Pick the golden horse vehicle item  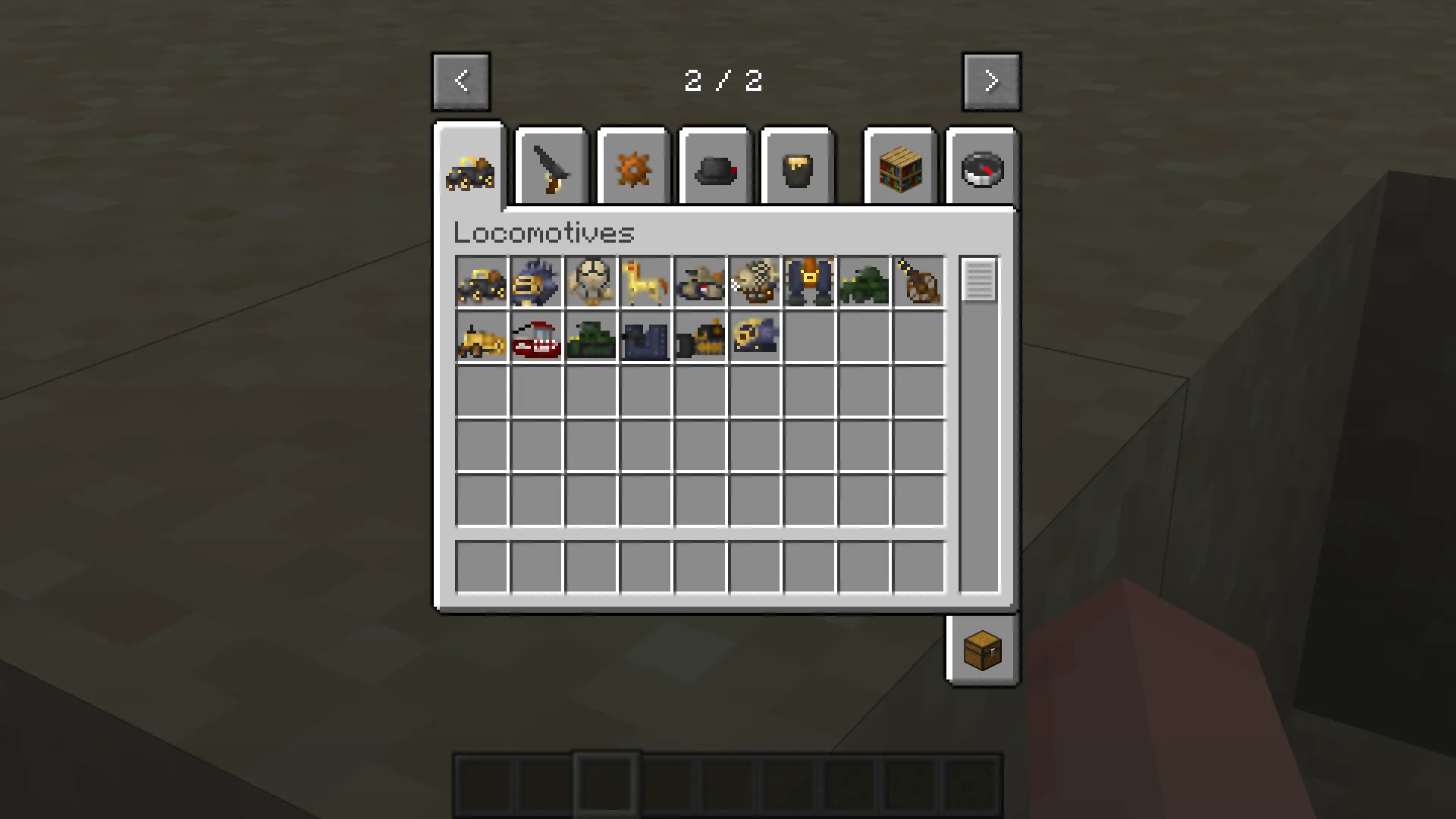tap(645, 282)
